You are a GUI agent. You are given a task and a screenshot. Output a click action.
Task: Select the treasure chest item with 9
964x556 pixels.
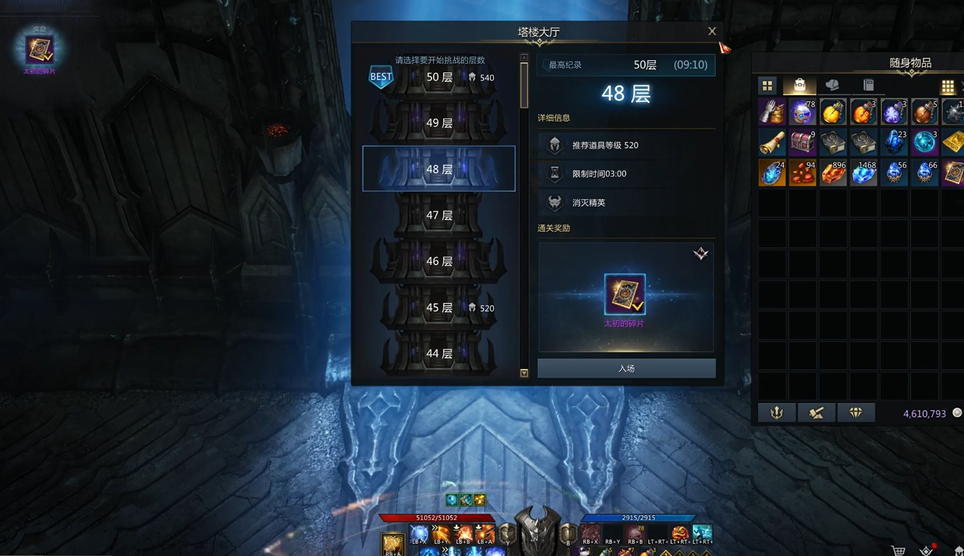(803, 142)
